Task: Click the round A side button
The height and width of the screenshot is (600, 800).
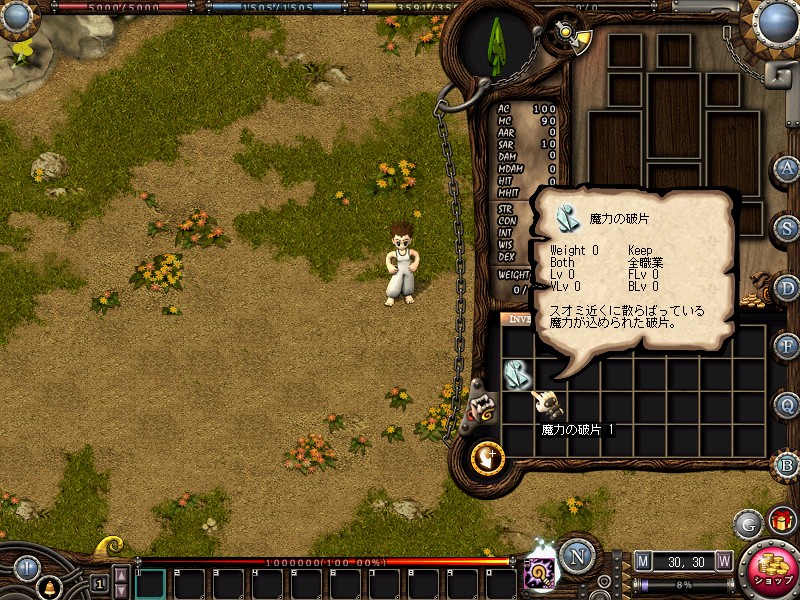Action: coord(787,169)
